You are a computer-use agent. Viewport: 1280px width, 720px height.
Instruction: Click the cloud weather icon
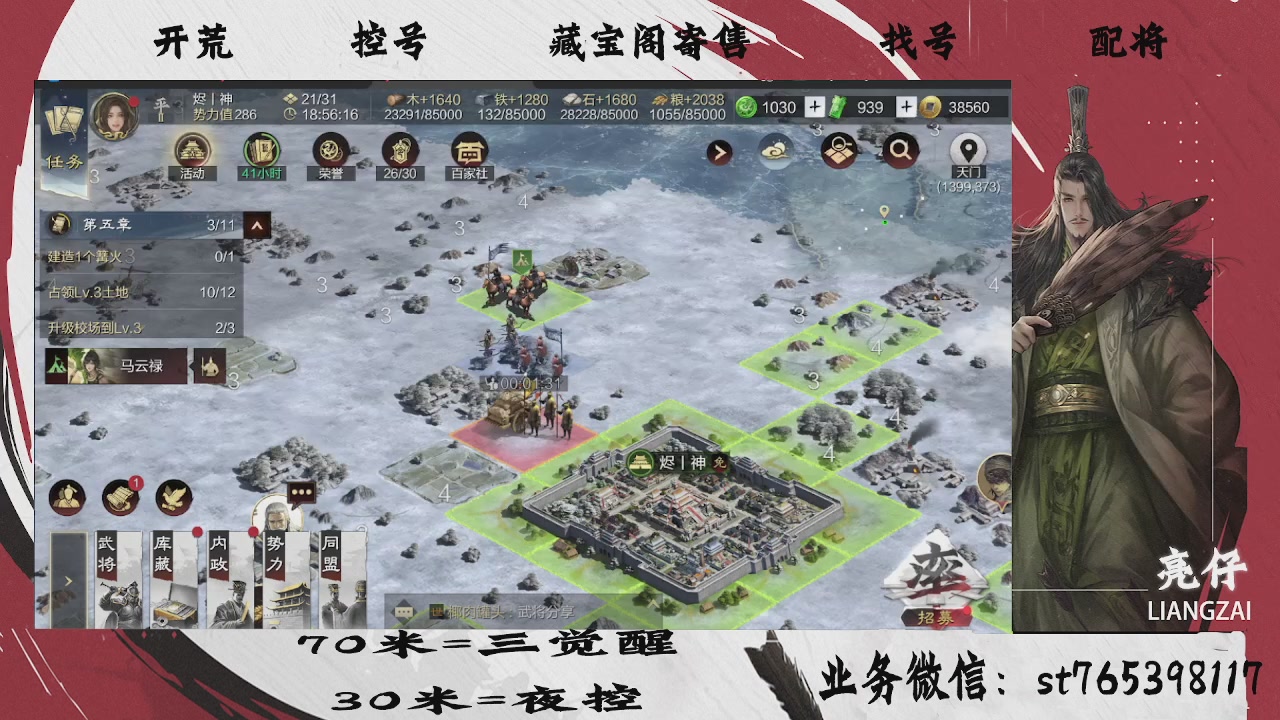pos(775,149)
